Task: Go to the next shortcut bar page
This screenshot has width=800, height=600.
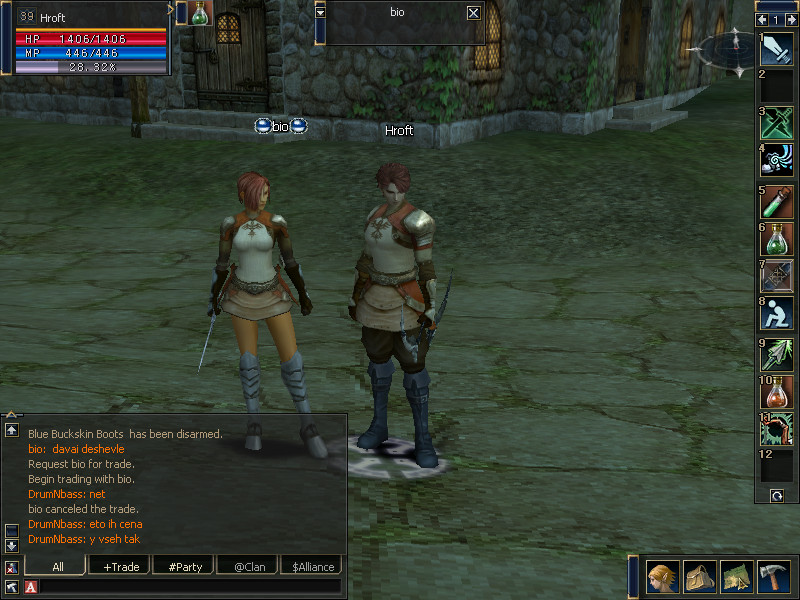Action: (791, 19)
